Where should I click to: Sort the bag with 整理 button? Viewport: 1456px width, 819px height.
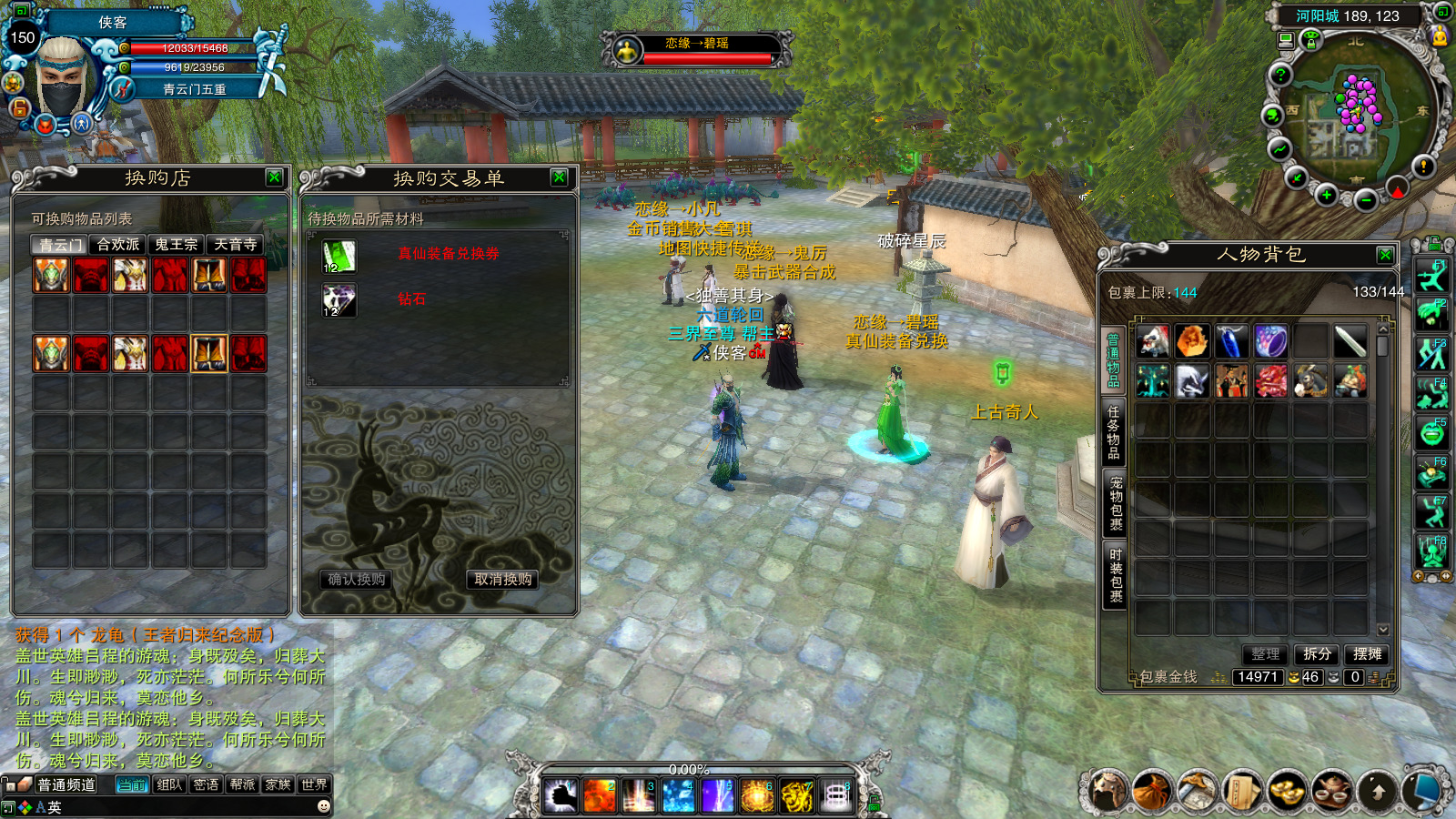(1265, 654)
